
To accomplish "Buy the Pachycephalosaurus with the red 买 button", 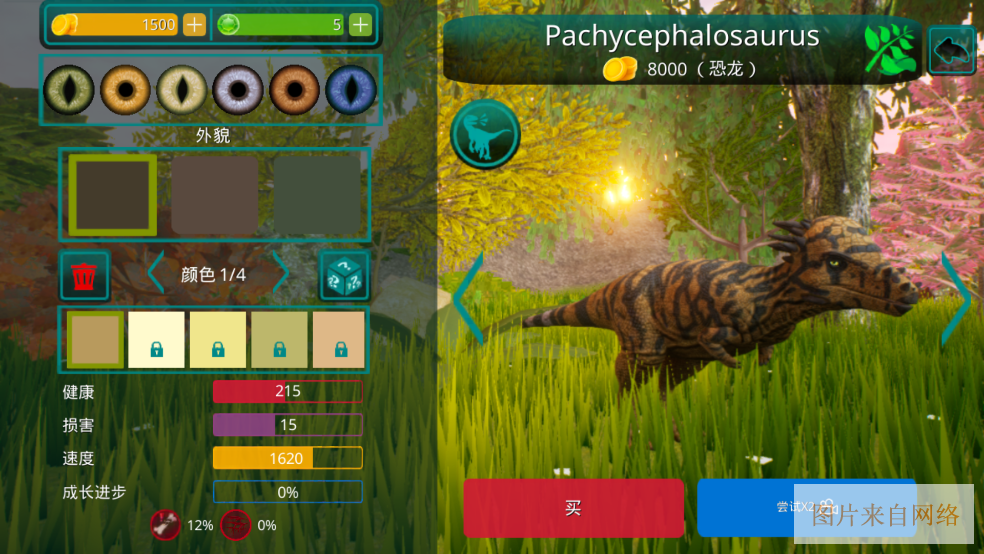I will pos(573,508).
